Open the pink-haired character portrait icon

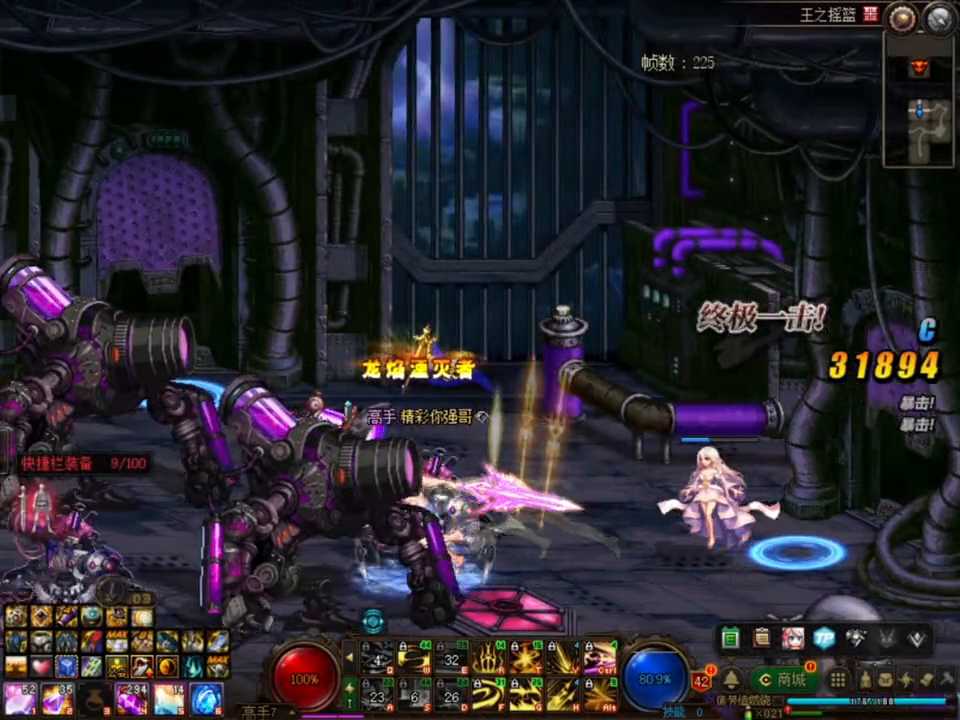pos(792,638)
